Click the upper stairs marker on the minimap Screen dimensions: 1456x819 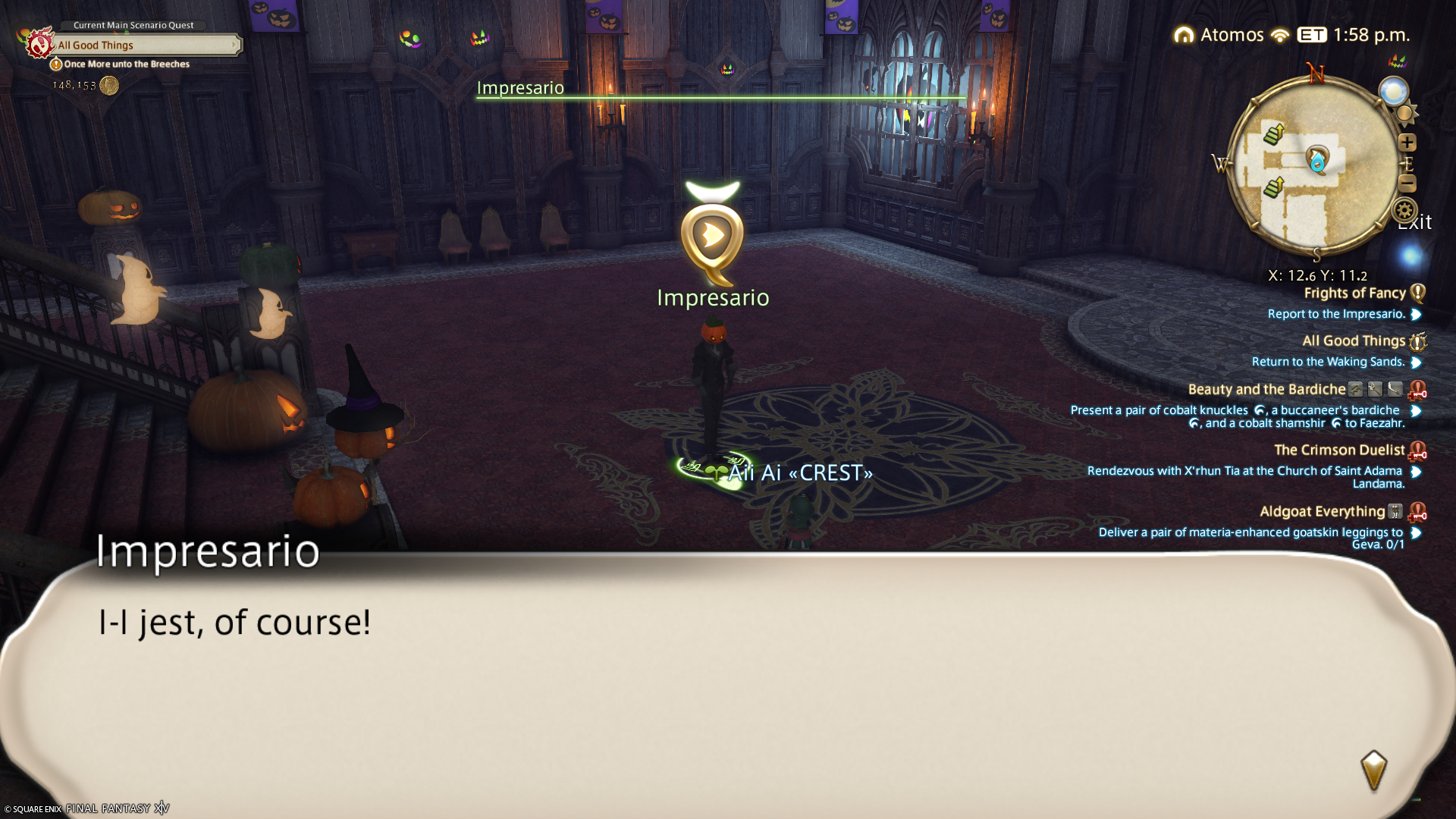point(1273,135)
